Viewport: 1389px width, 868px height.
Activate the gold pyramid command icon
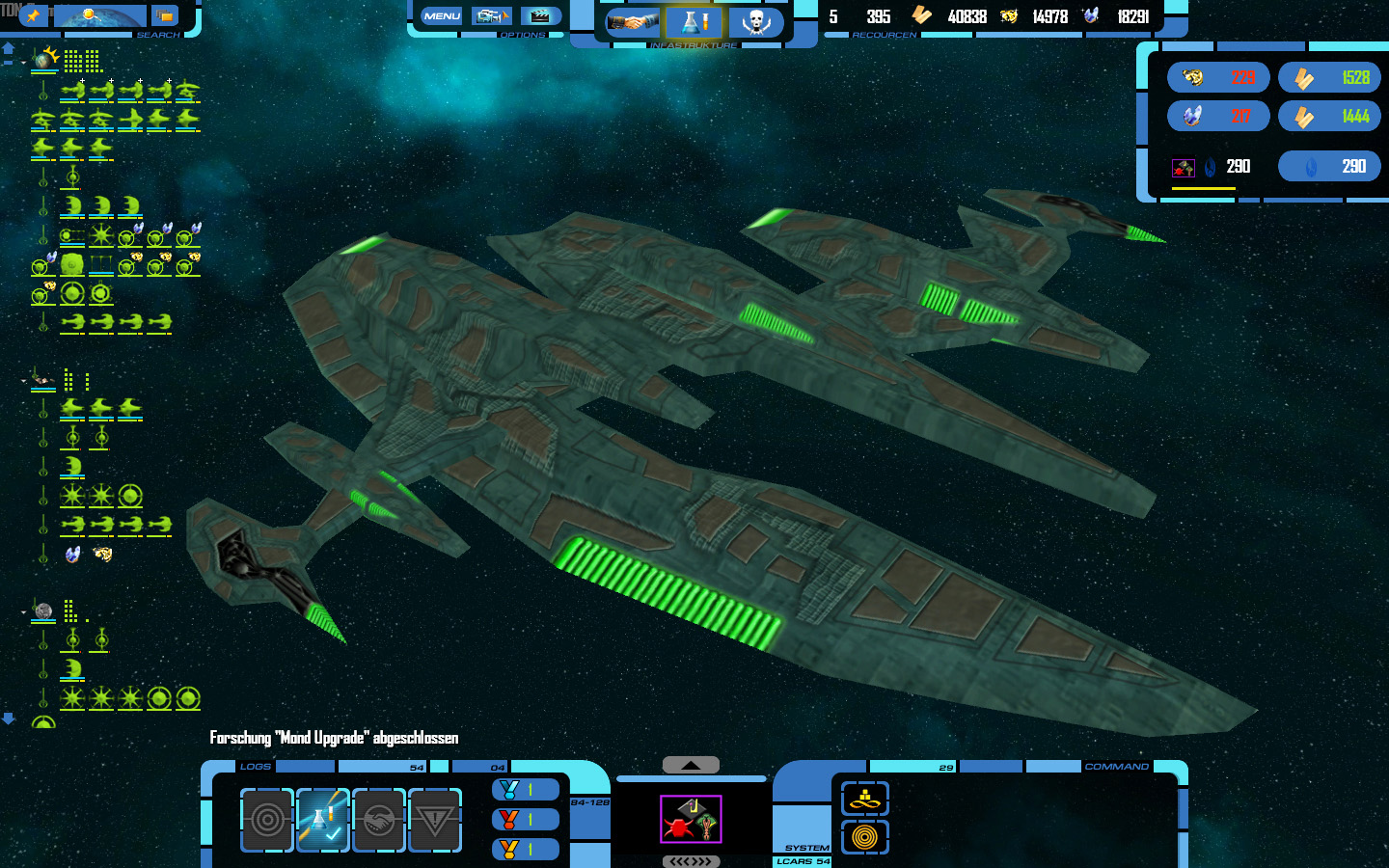(x=864, y=799)
